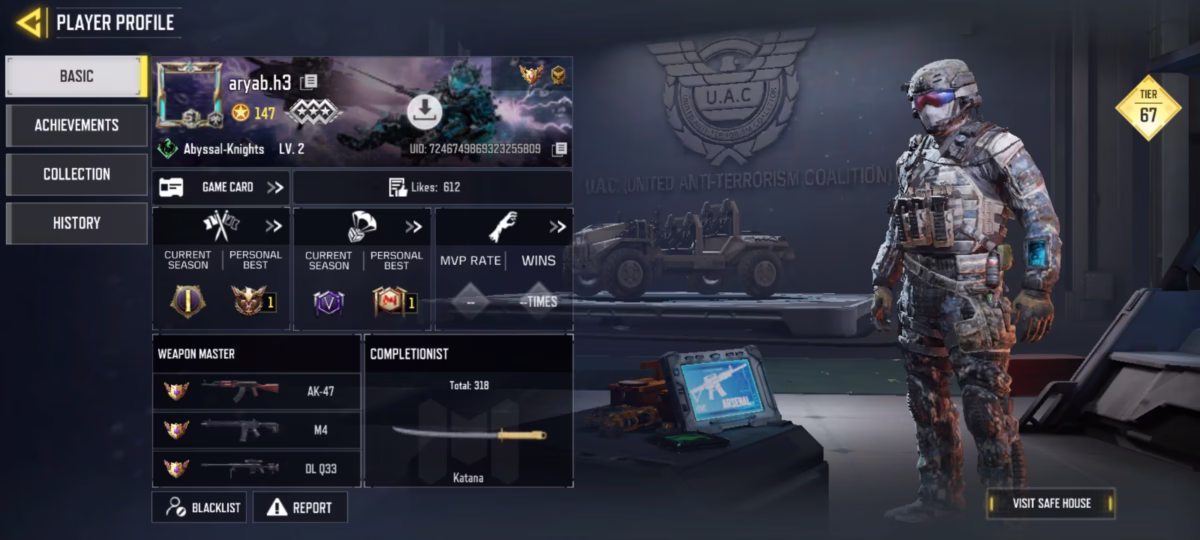
Task: Select the DL Q33 weapon master row
Action: tap(256, 468)
